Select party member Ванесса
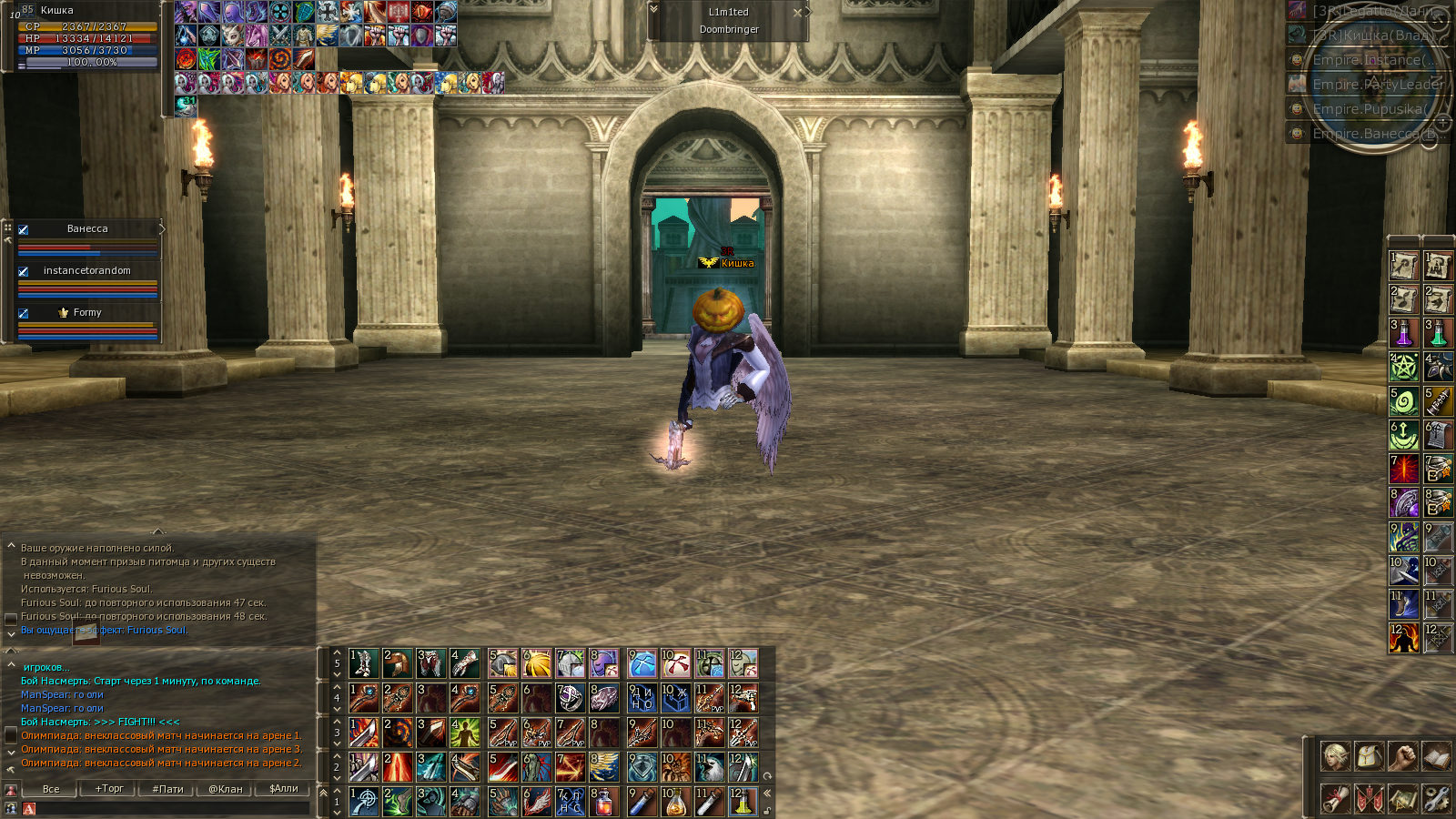 point(87,229)
